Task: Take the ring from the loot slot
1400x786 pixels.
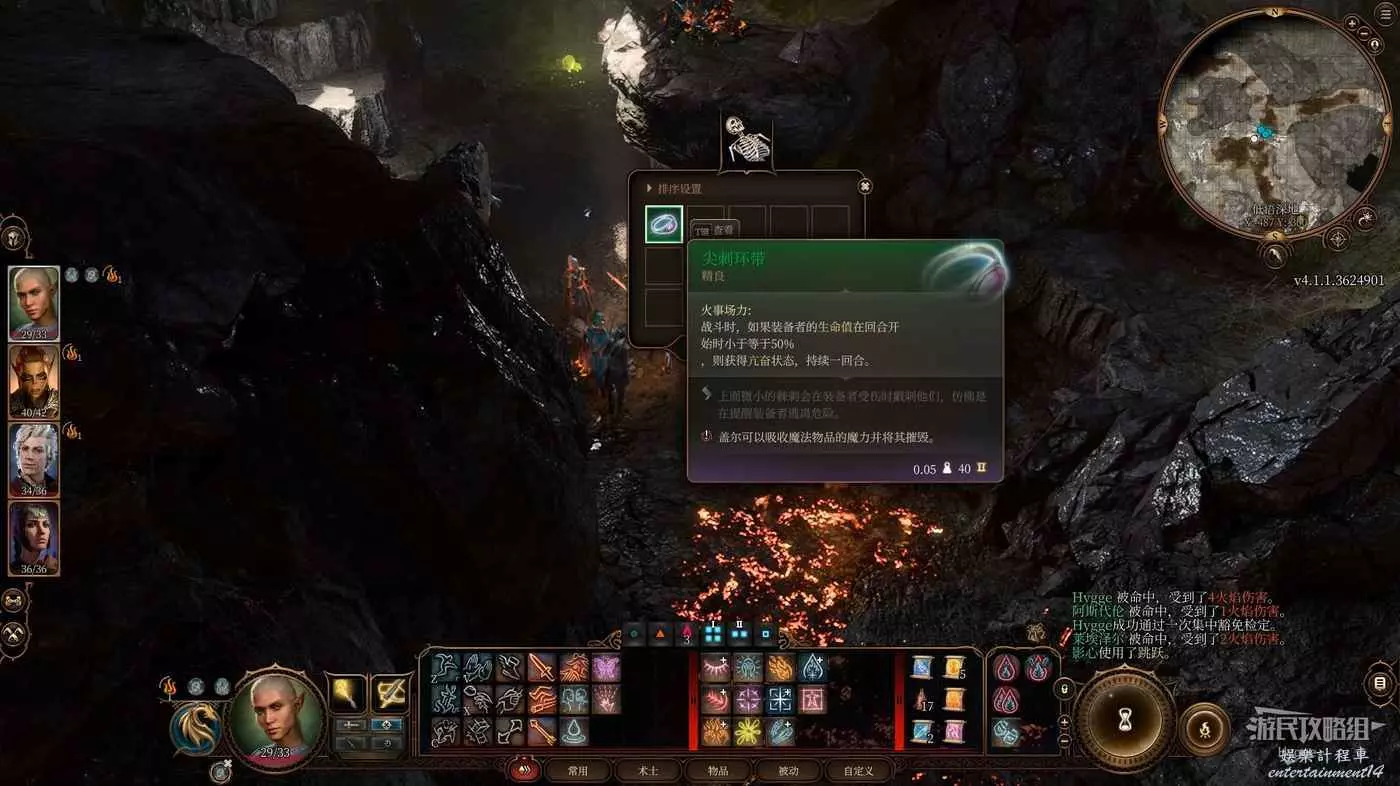Action: point(664,225)
